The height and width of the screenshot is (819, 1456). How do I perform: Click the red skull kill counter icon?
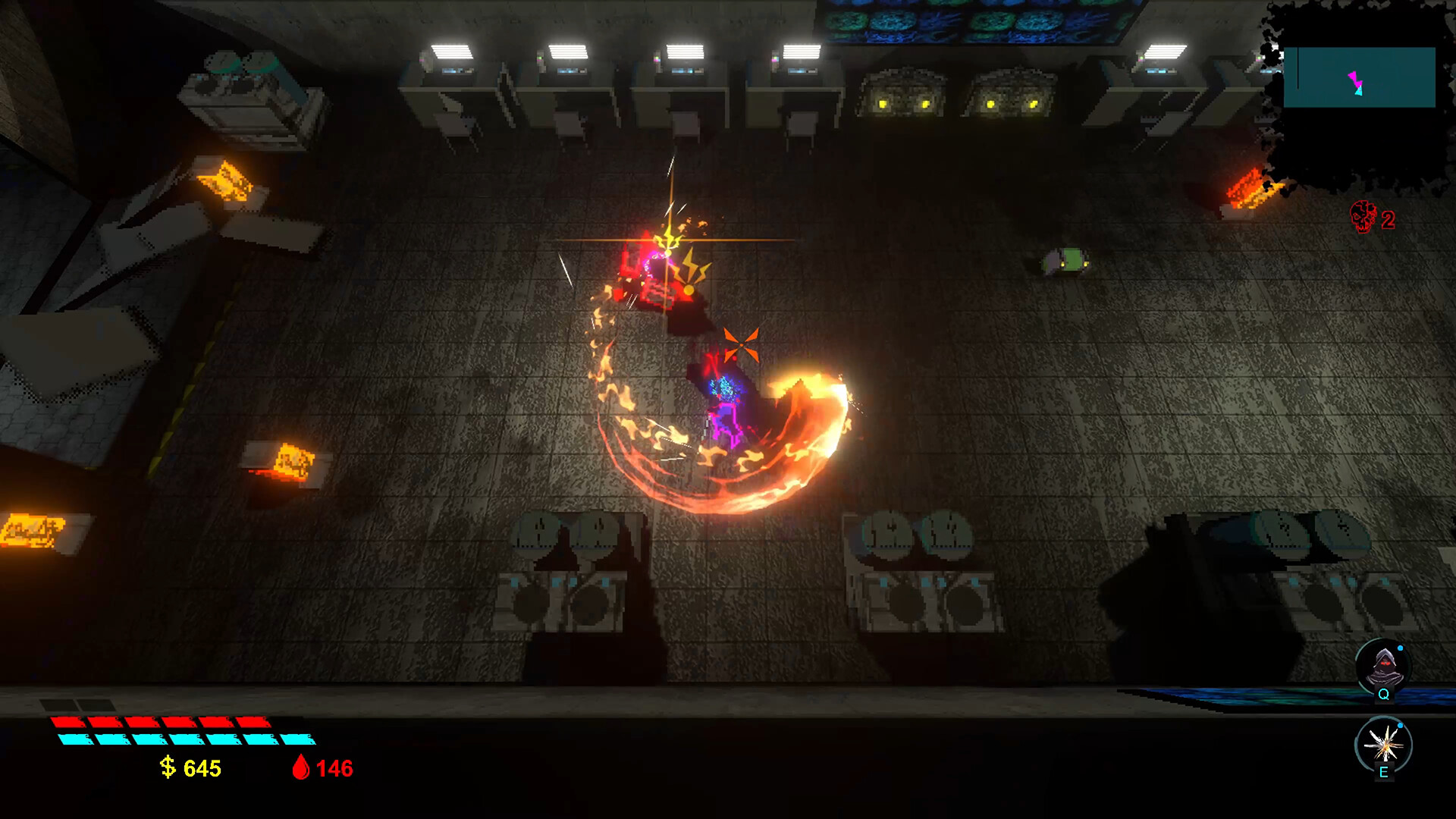tap(1363, 218)
